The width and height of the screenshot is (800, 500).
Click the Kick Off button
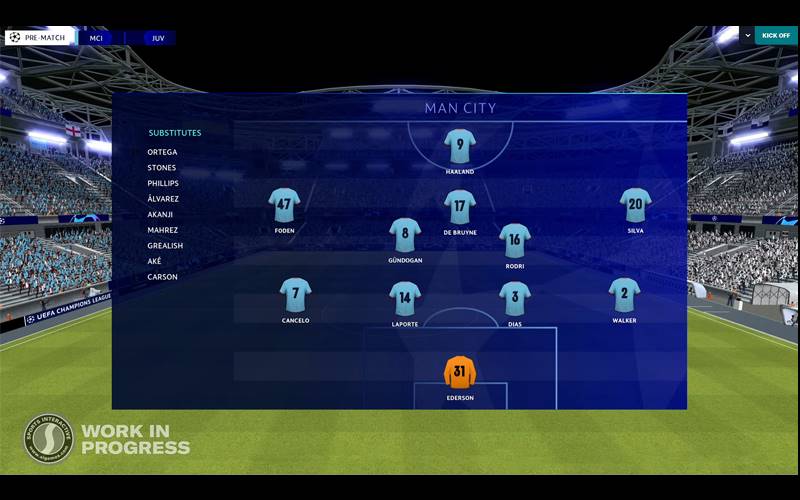[776, 35]
